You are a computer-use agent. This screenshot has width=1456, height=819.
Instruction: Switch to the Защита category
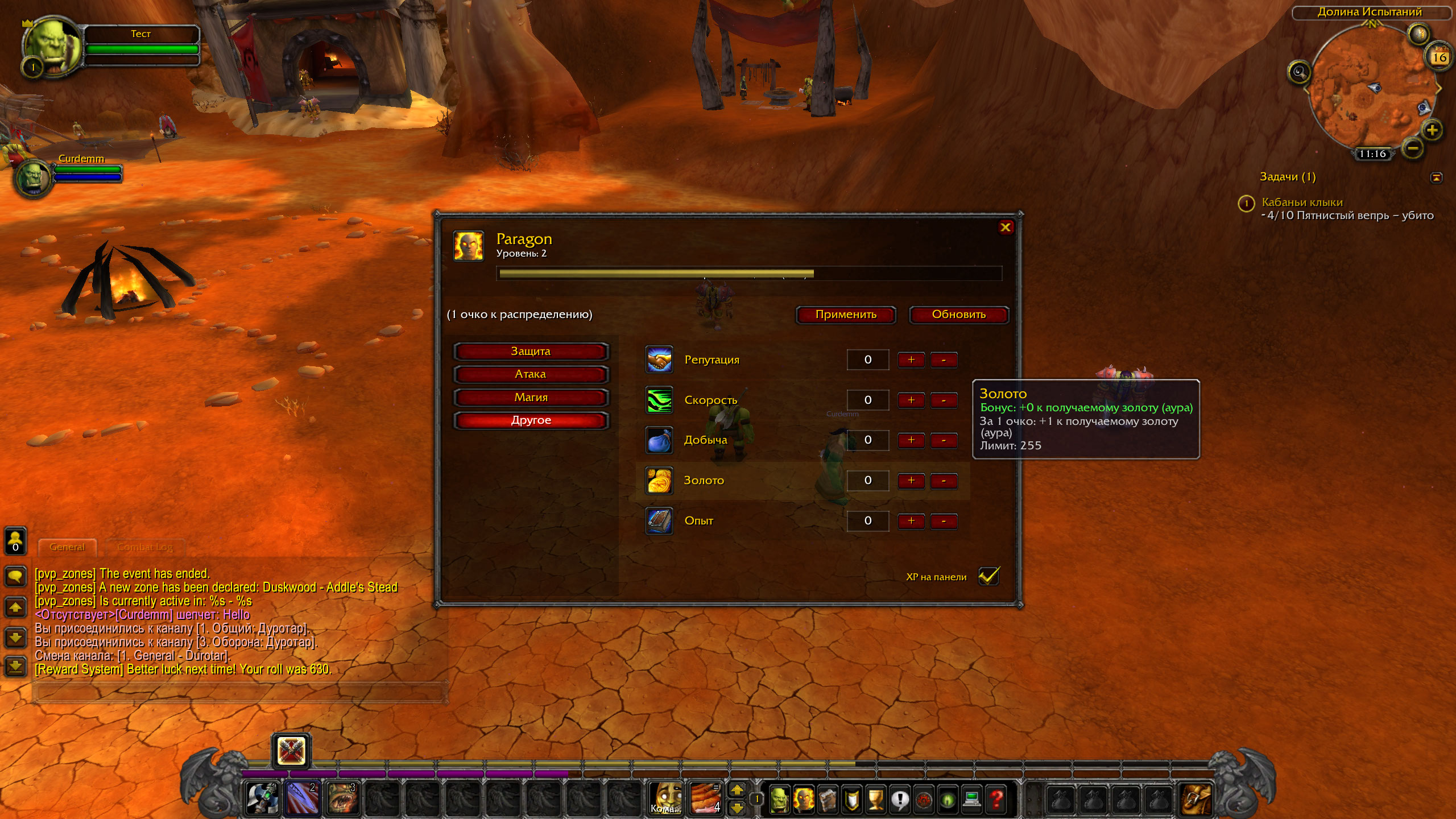(x=531, y=351)
